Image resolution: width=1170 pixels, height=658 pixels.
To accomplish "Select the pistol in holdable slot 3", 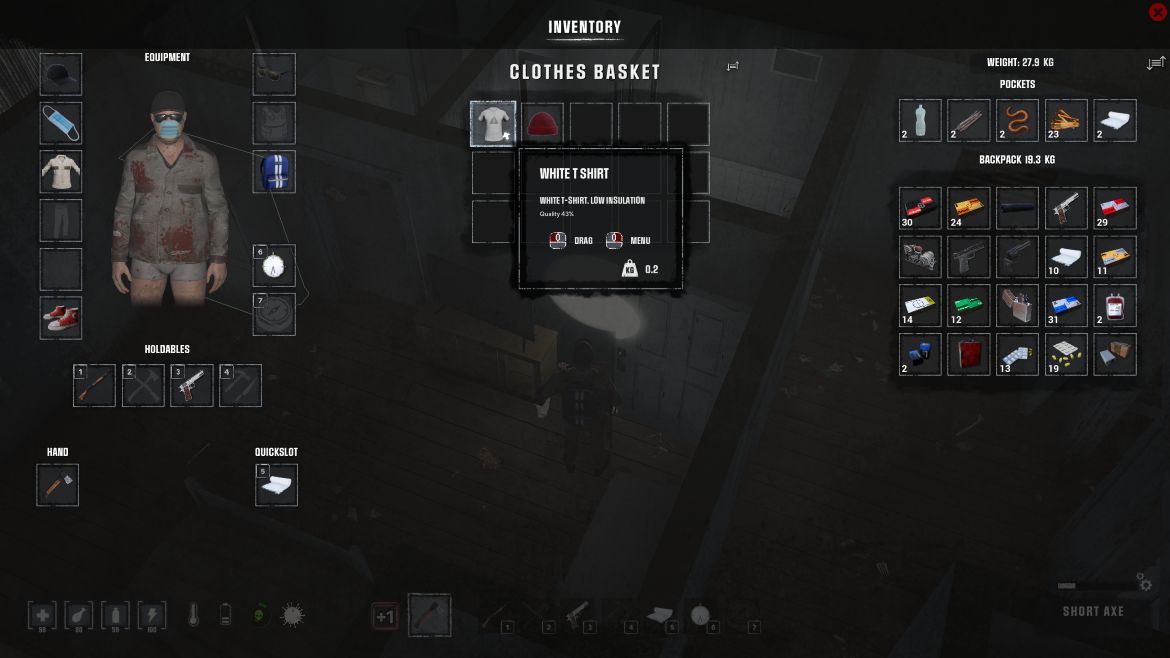I will (192, 386).
